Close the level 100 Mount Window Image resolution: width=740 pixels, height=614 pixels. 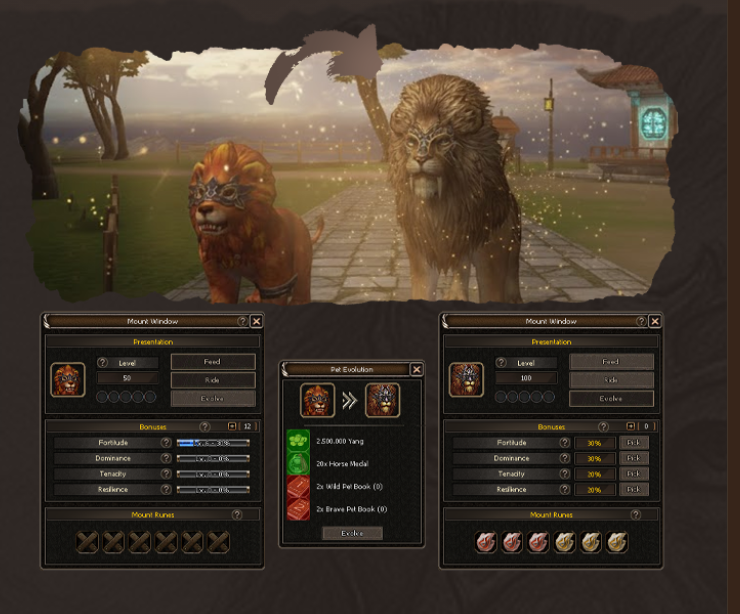(x=654, y=321)
